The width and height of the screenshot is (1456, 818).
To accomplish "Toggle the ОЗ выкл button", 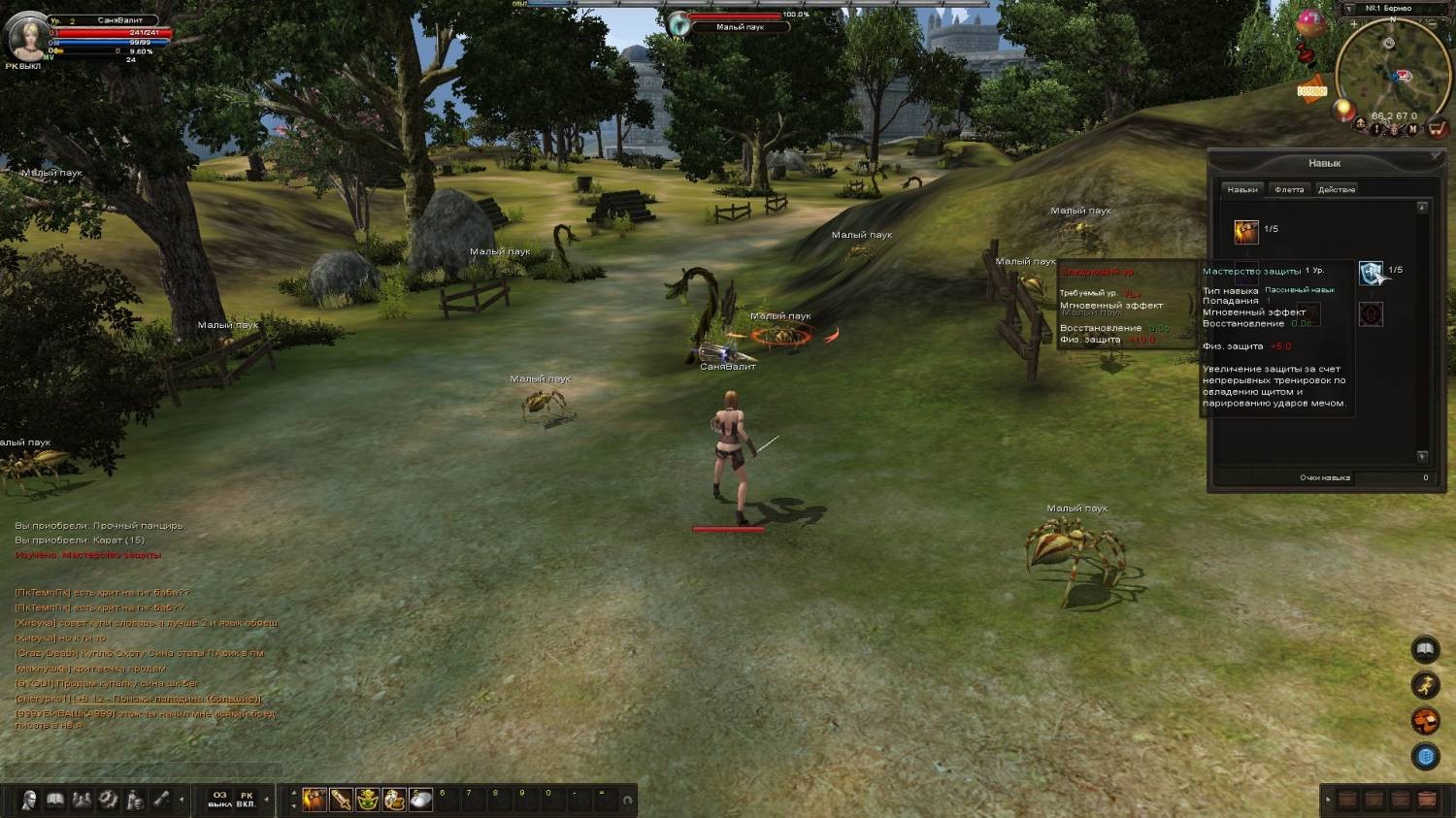I will tap(220, 800).
